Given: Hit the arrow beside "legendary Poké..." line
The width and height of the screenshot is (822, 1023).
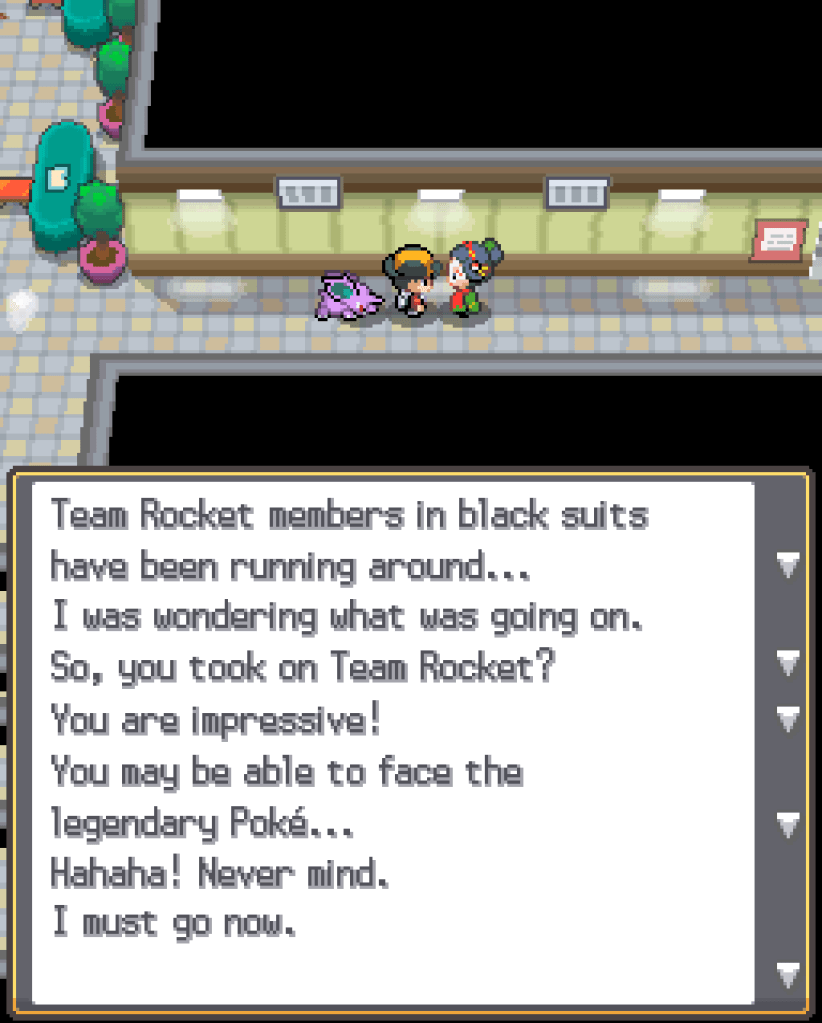Looking at the screenshot, I should point(788,824).
